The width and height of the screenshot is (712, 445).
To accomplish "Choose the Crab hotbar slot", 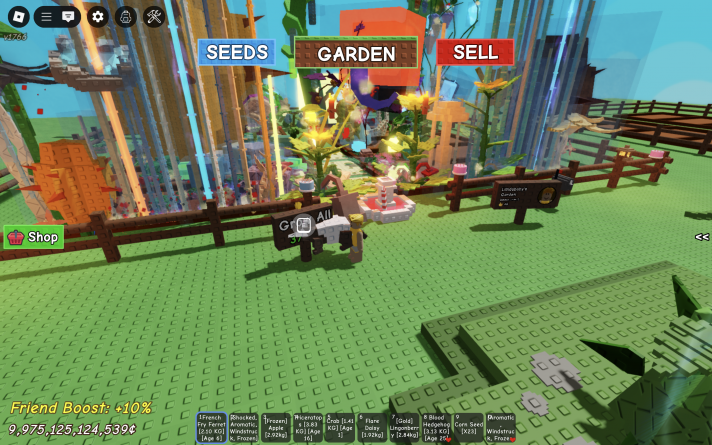I will coord(340,428).
